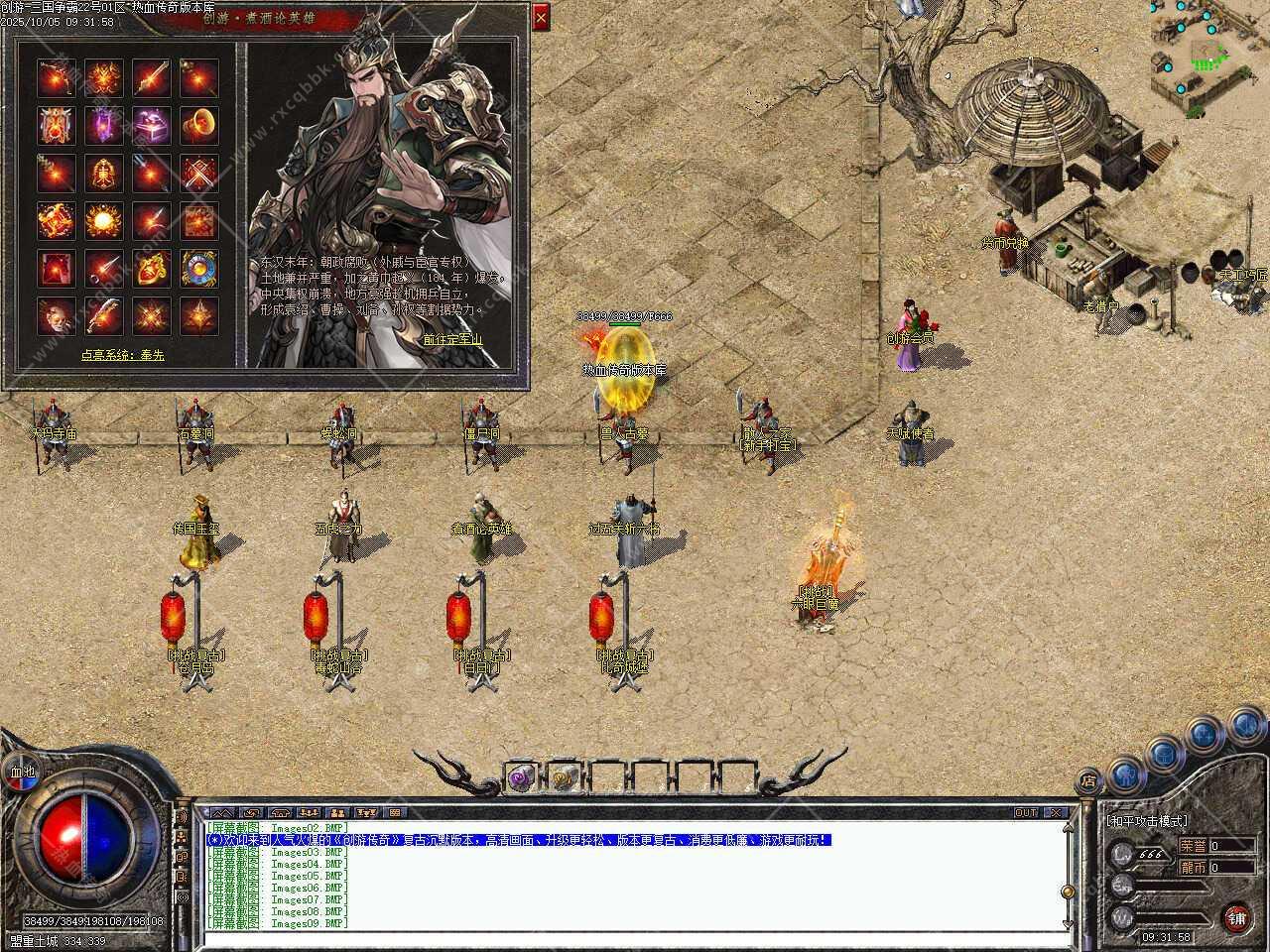1270x952 pixels.
Task: Click the 血池 blood pool button
Action: [x=22, y=772]
